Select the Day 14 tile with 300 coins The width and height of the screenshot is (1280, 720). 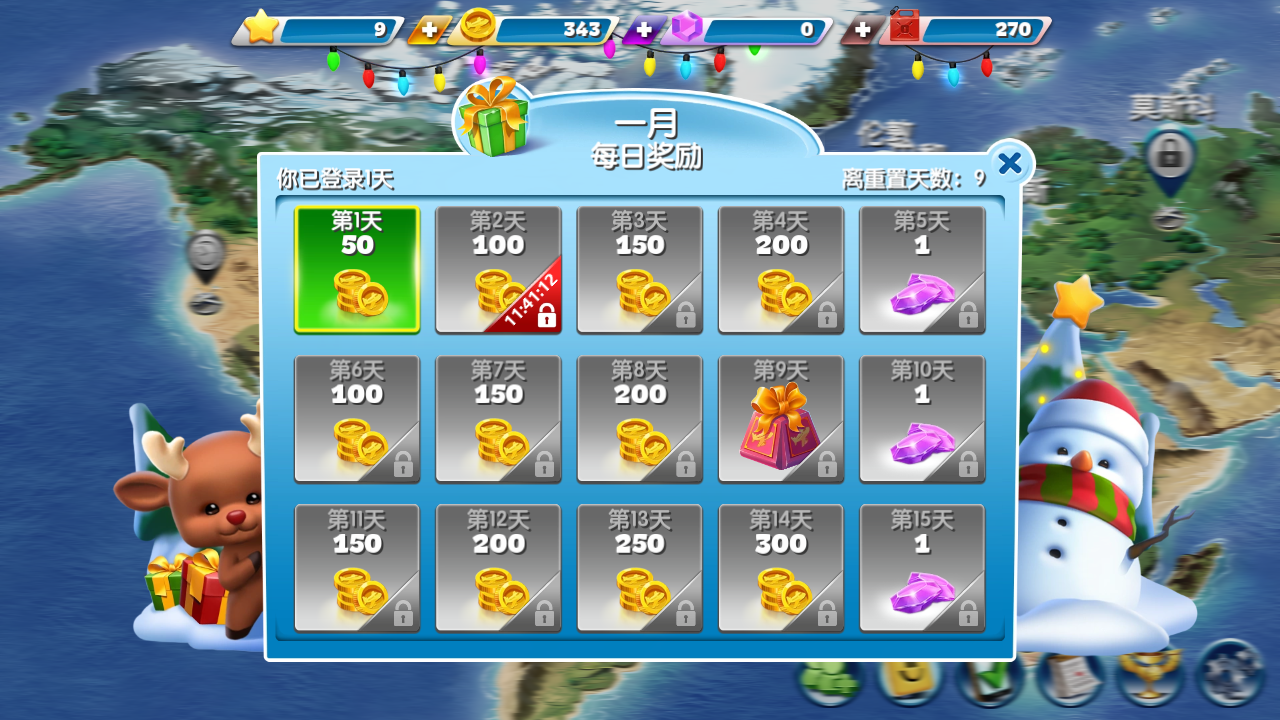click(781, 568)
